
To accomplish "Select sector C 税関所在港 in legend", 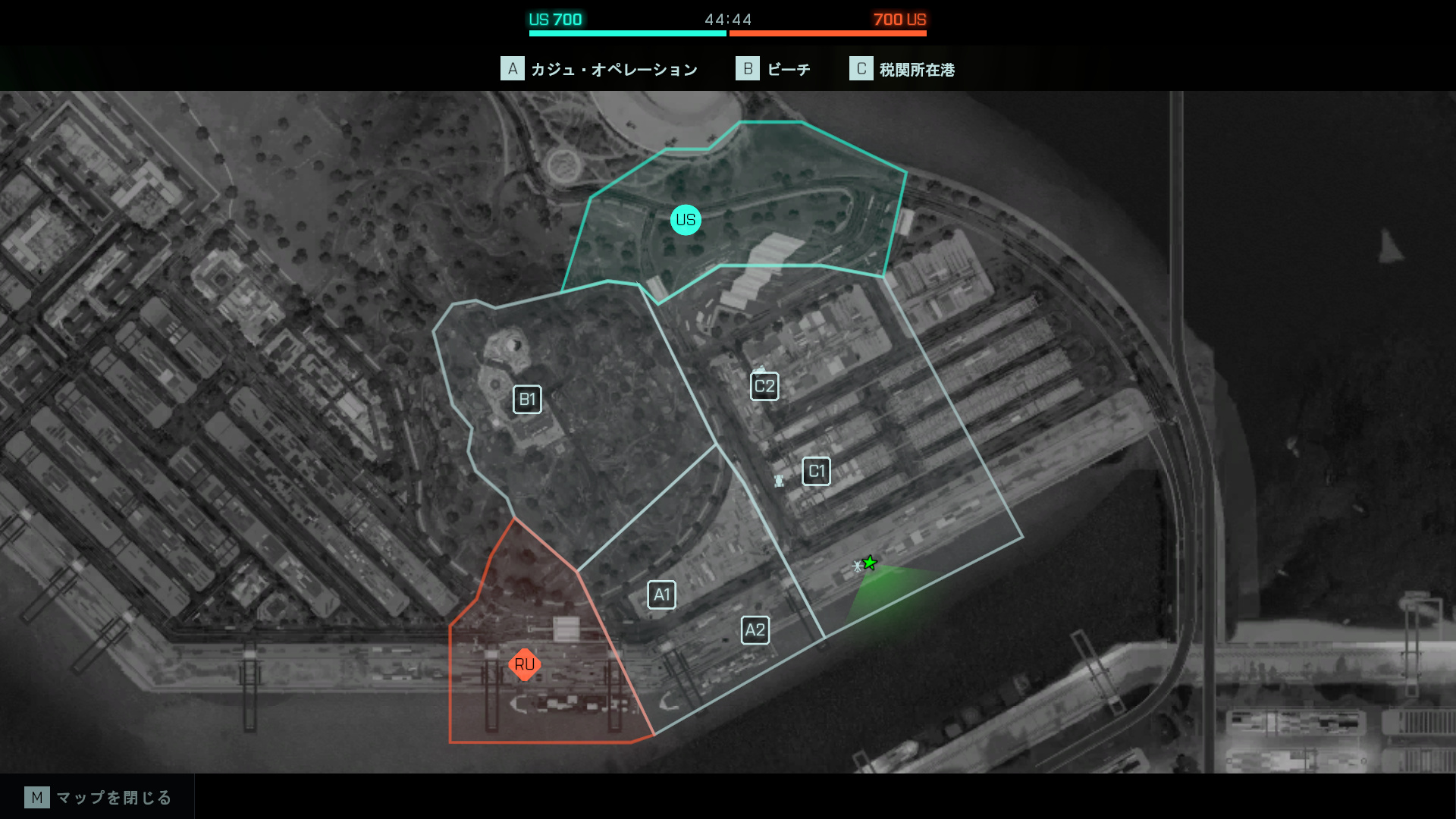I will tap(902, 69).
